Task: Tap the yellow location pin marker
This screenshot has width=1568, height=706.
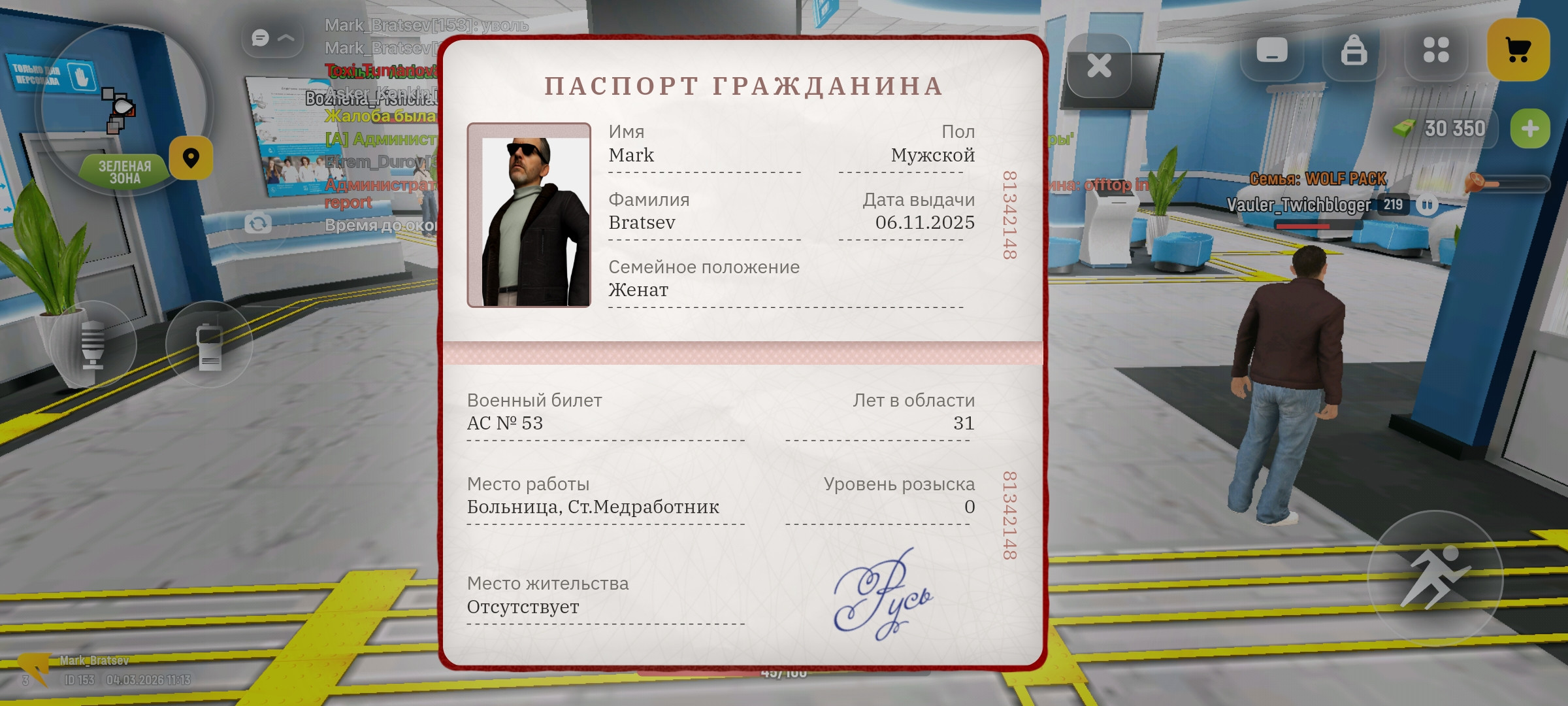Action: point(190,157)
